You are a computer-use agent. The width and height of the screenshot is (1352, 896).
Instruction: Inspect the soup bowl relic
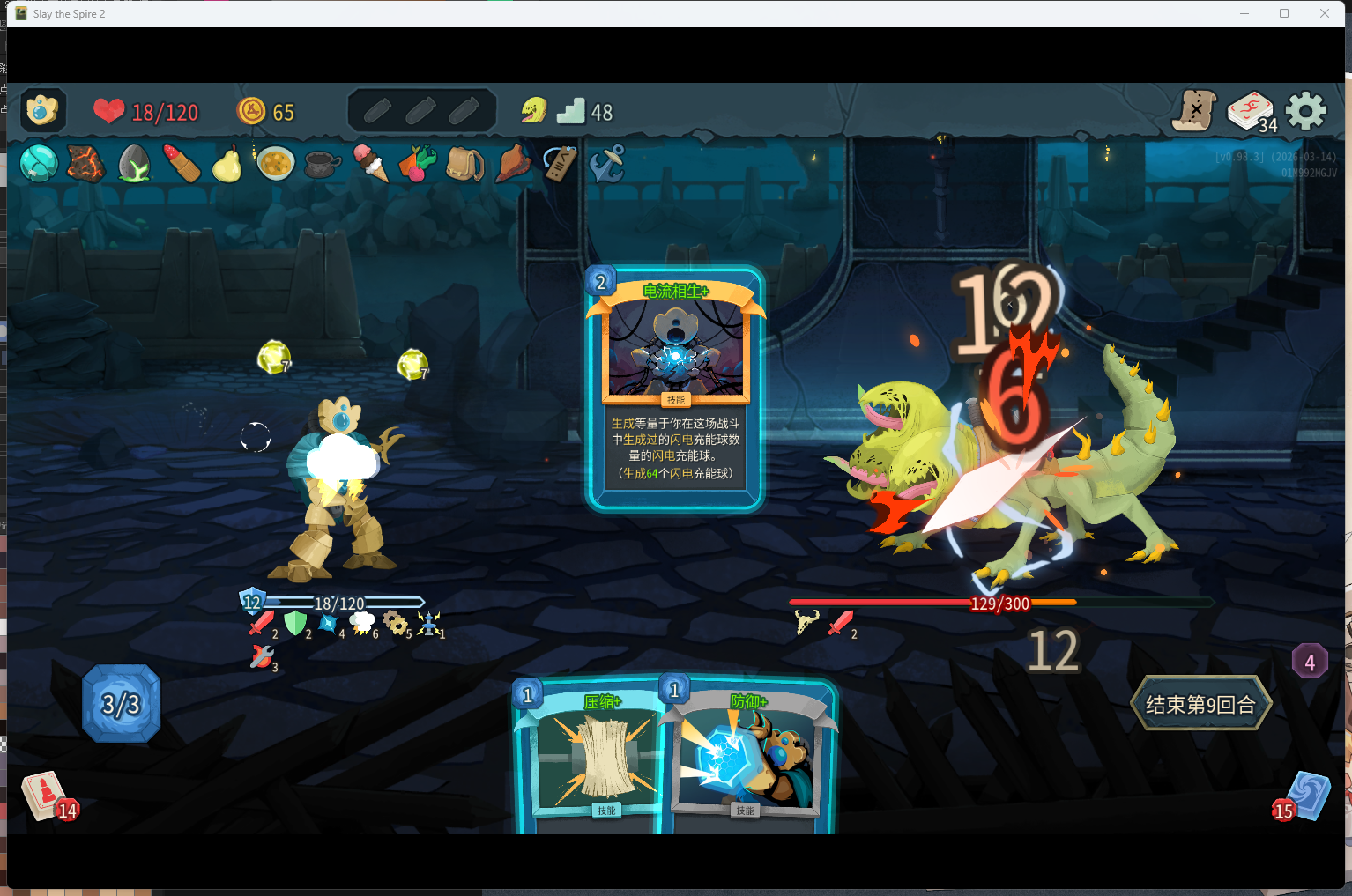tap(275, 163)
